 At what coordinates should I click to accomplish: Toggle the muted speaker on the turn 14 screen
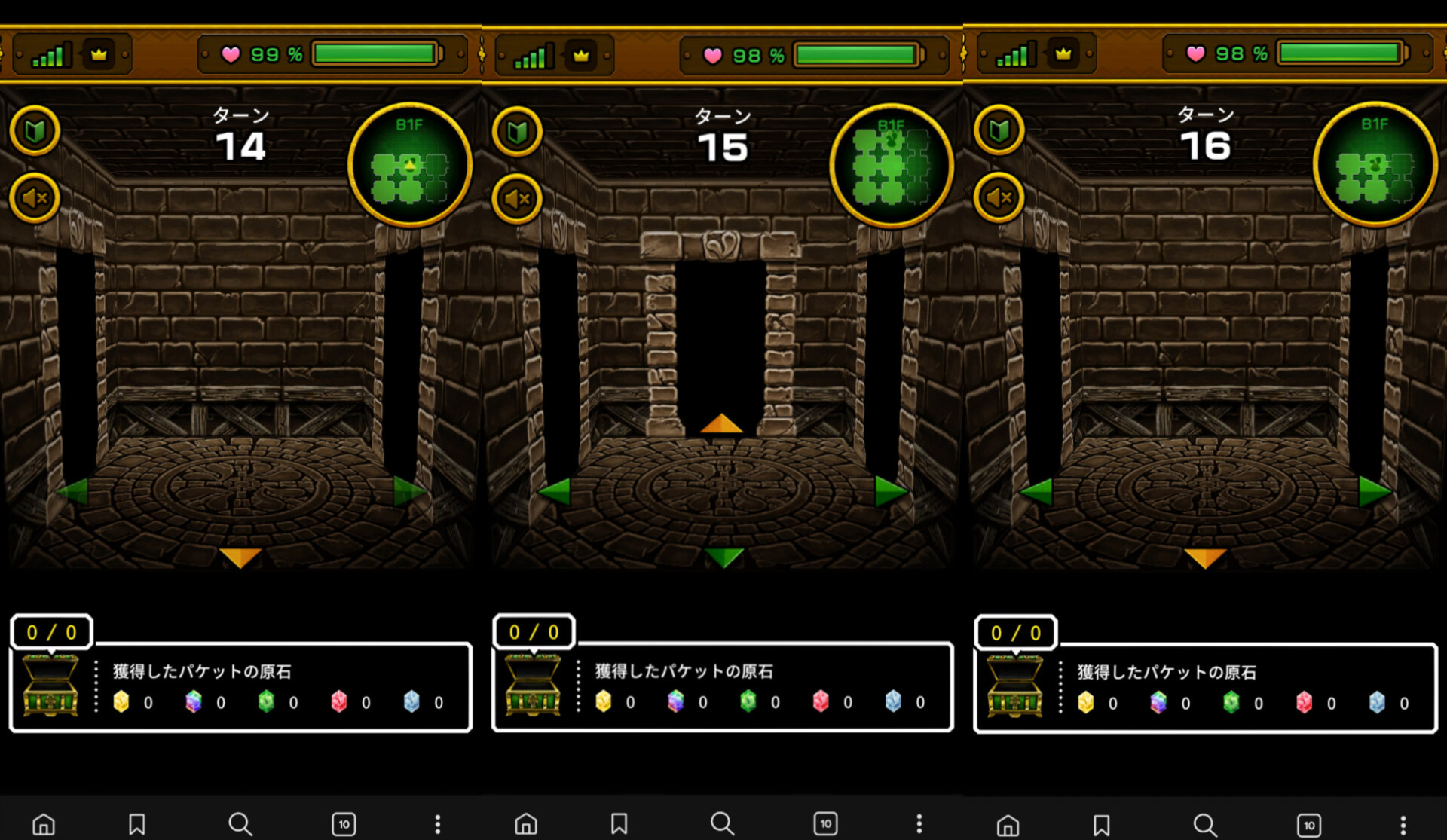[35, 198]
